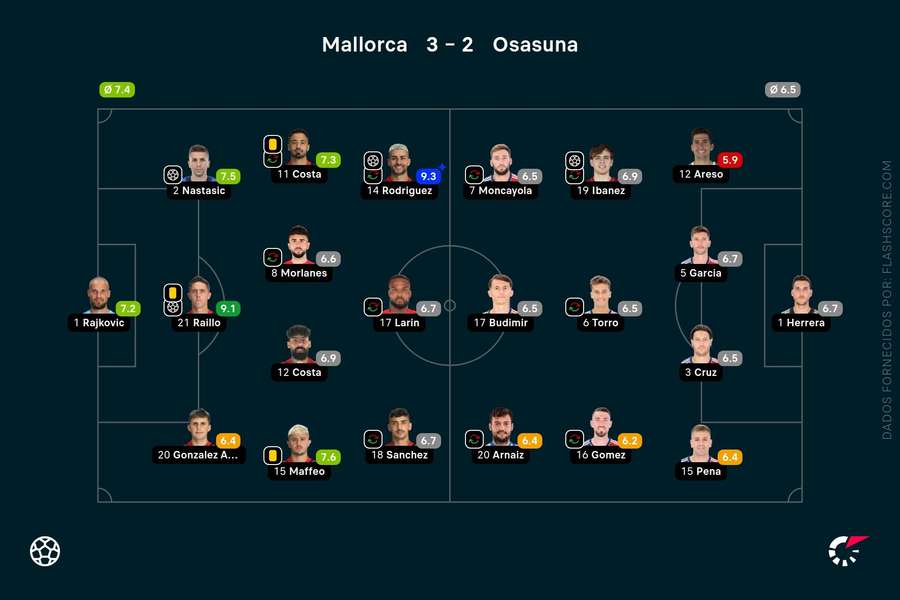Open Areso's 5.9-rated player tile
Viewport: 900px width, 600px height.
(x=700, y=148)
